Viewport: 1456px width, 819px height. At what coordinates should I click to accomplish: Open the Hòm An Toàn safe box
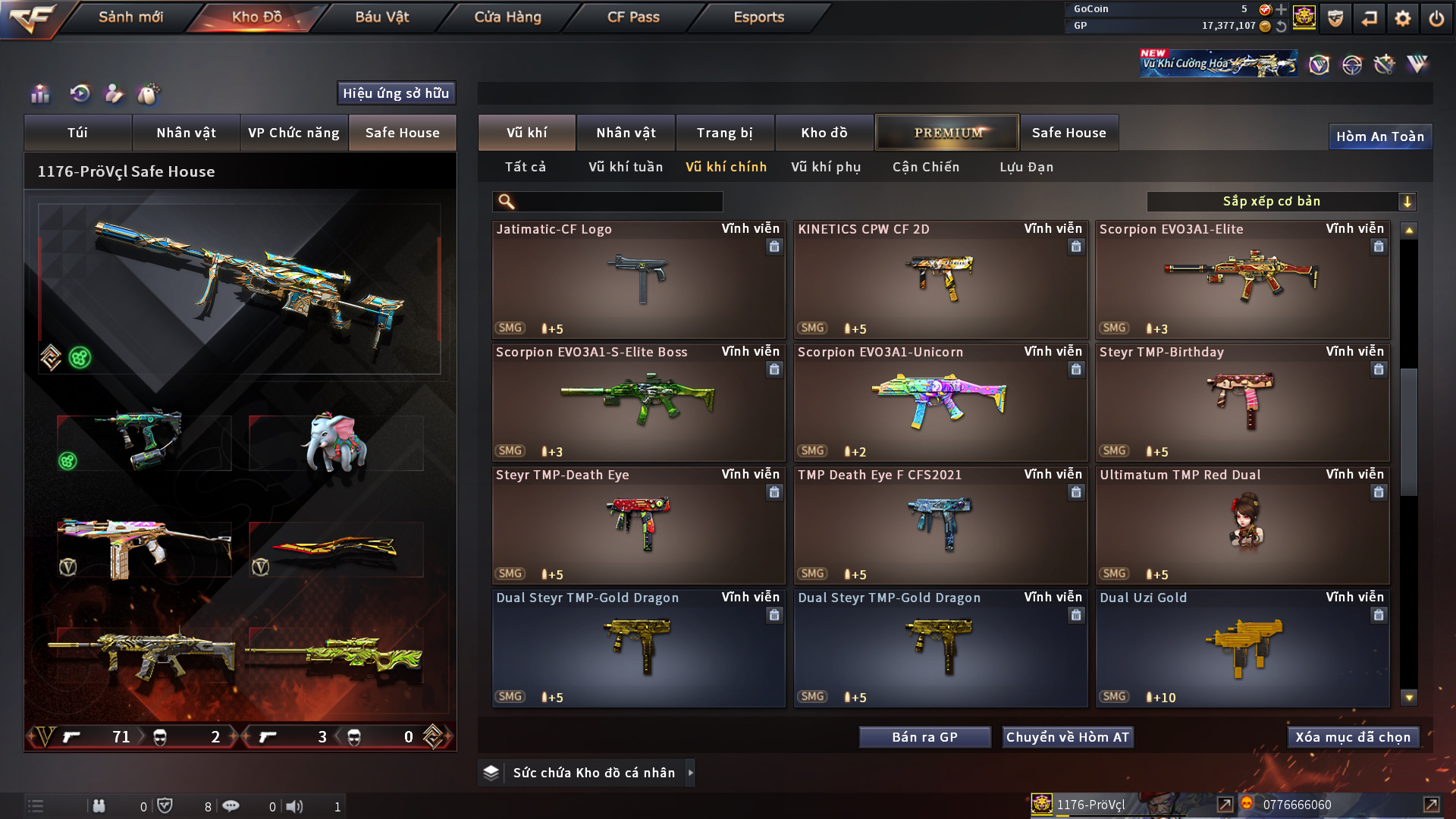click(1380, 136)
